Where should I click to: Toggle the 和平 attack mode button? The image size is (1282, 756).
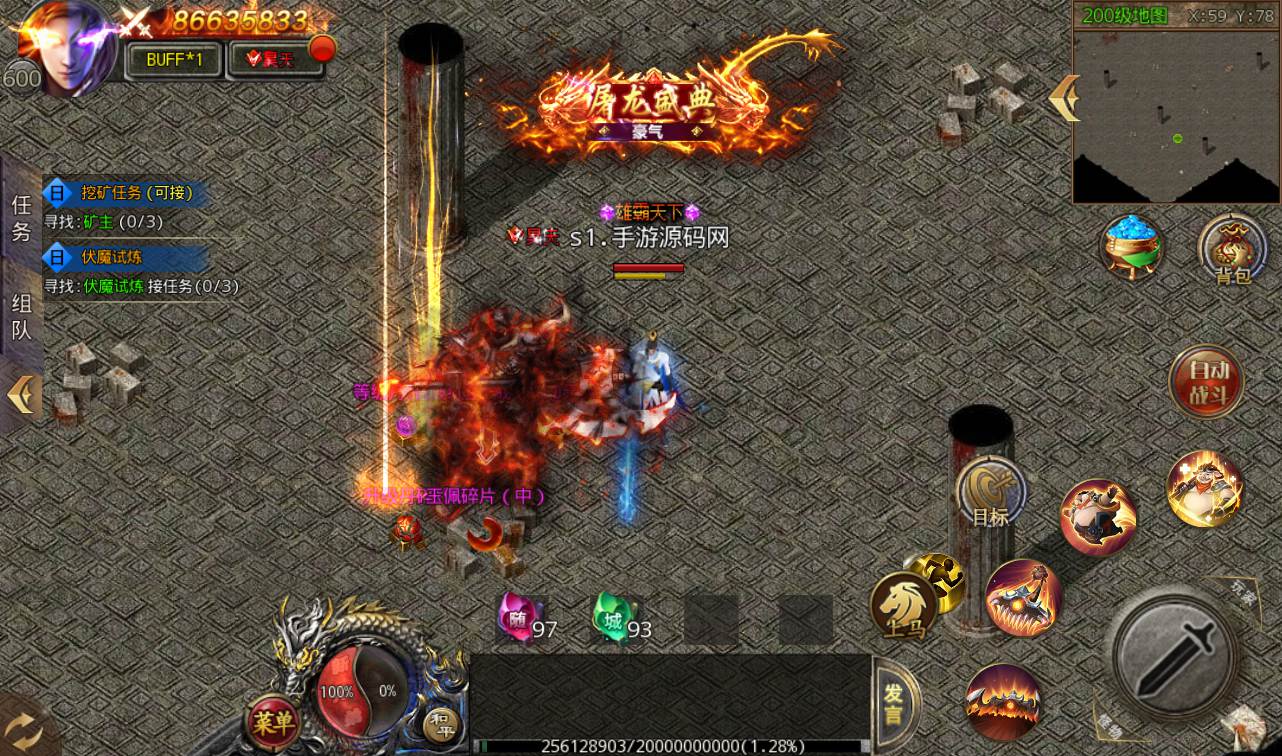click(441, 724)
